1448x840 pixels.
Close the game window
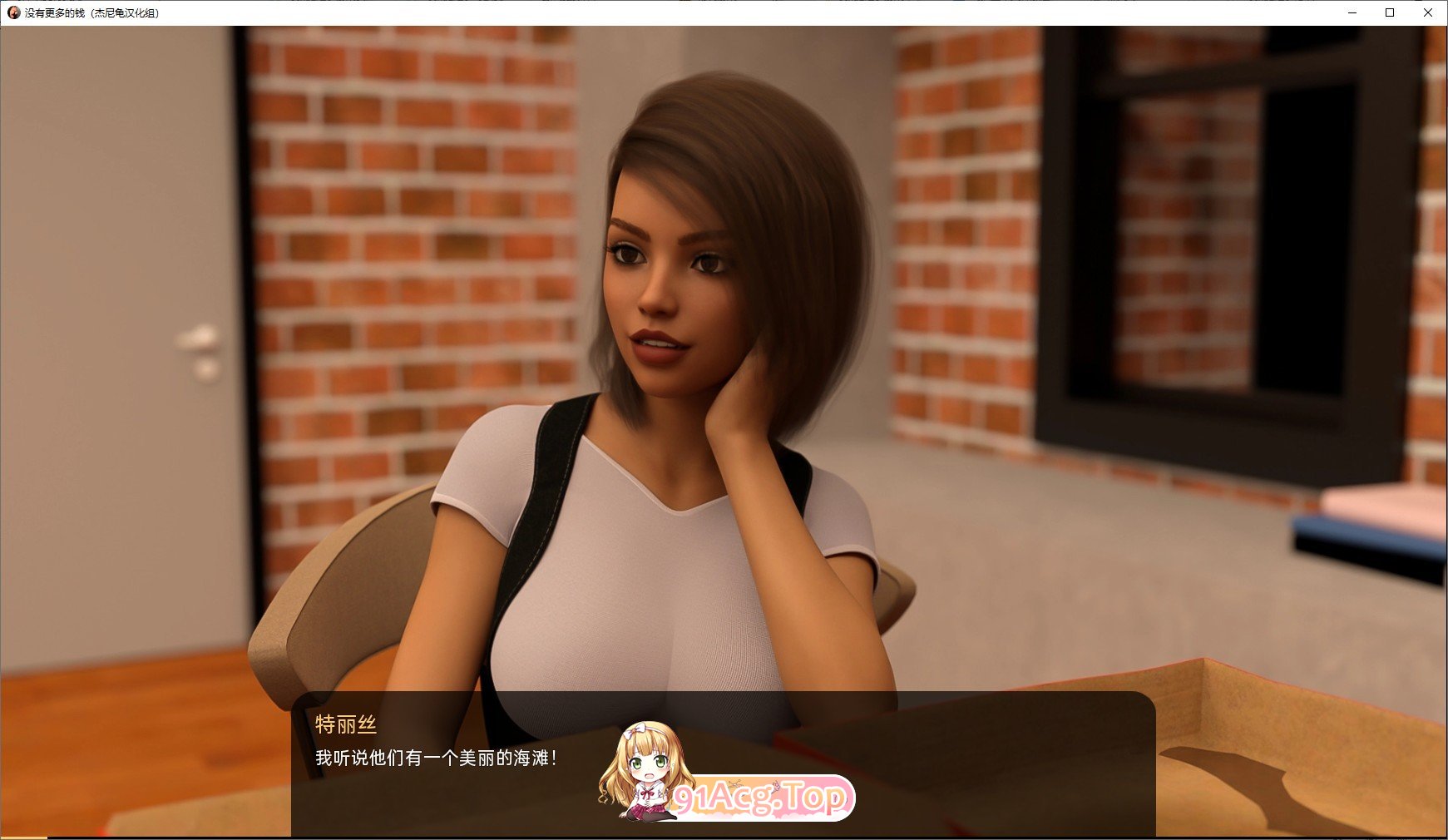1429,12
